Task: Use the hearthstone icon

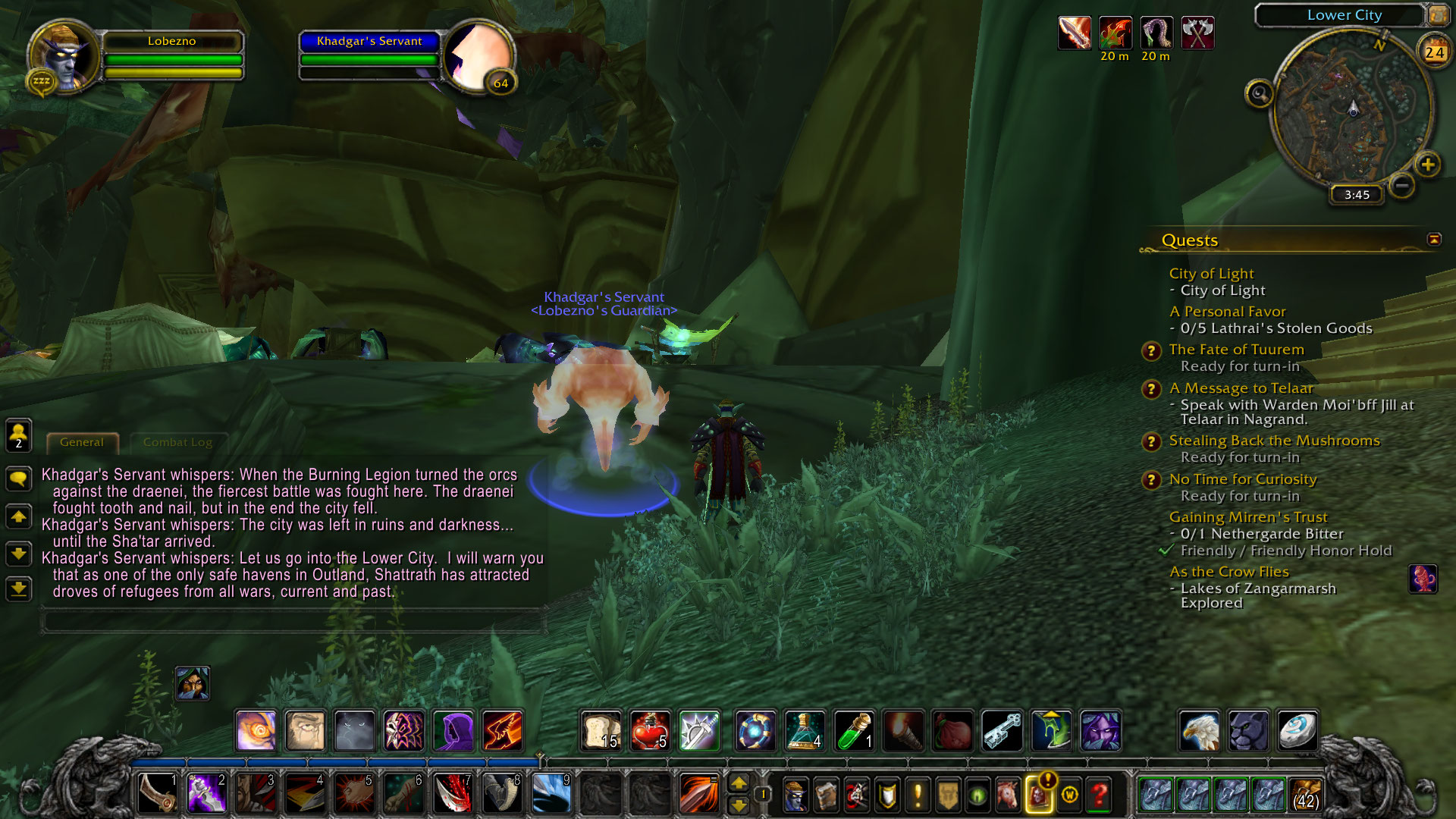Action: (1297, 731)
